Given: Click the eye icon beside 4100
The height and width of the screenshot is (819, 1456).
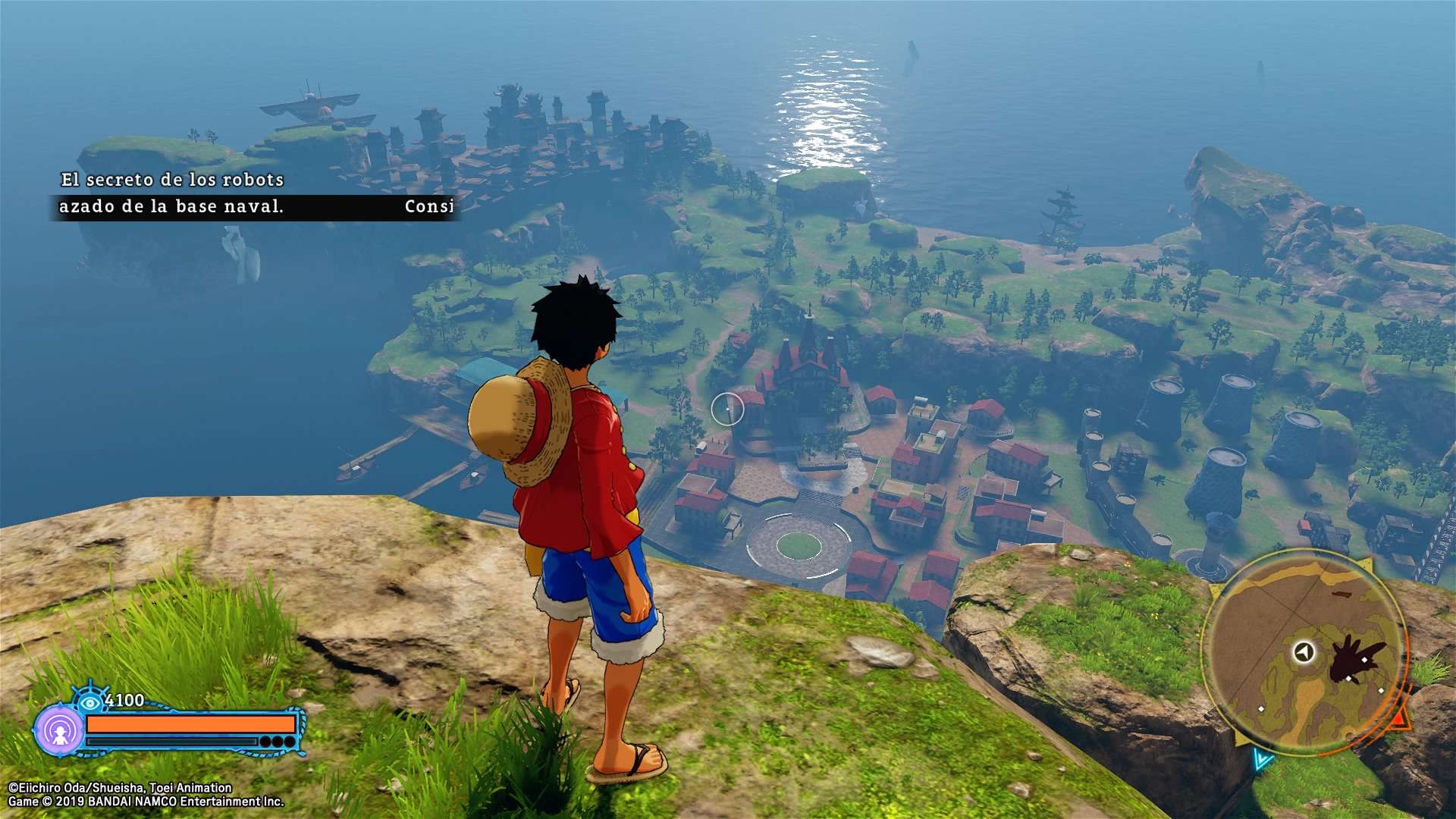Looking at the screenshot, I should 90,702.
